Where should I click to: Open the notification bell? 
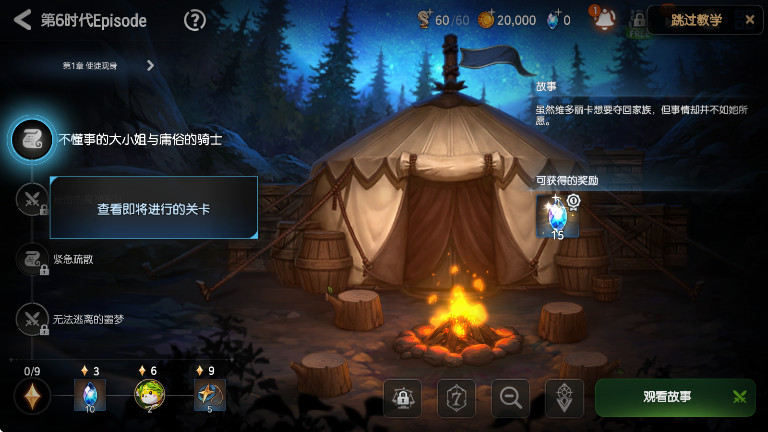click(x=604, y=20)
